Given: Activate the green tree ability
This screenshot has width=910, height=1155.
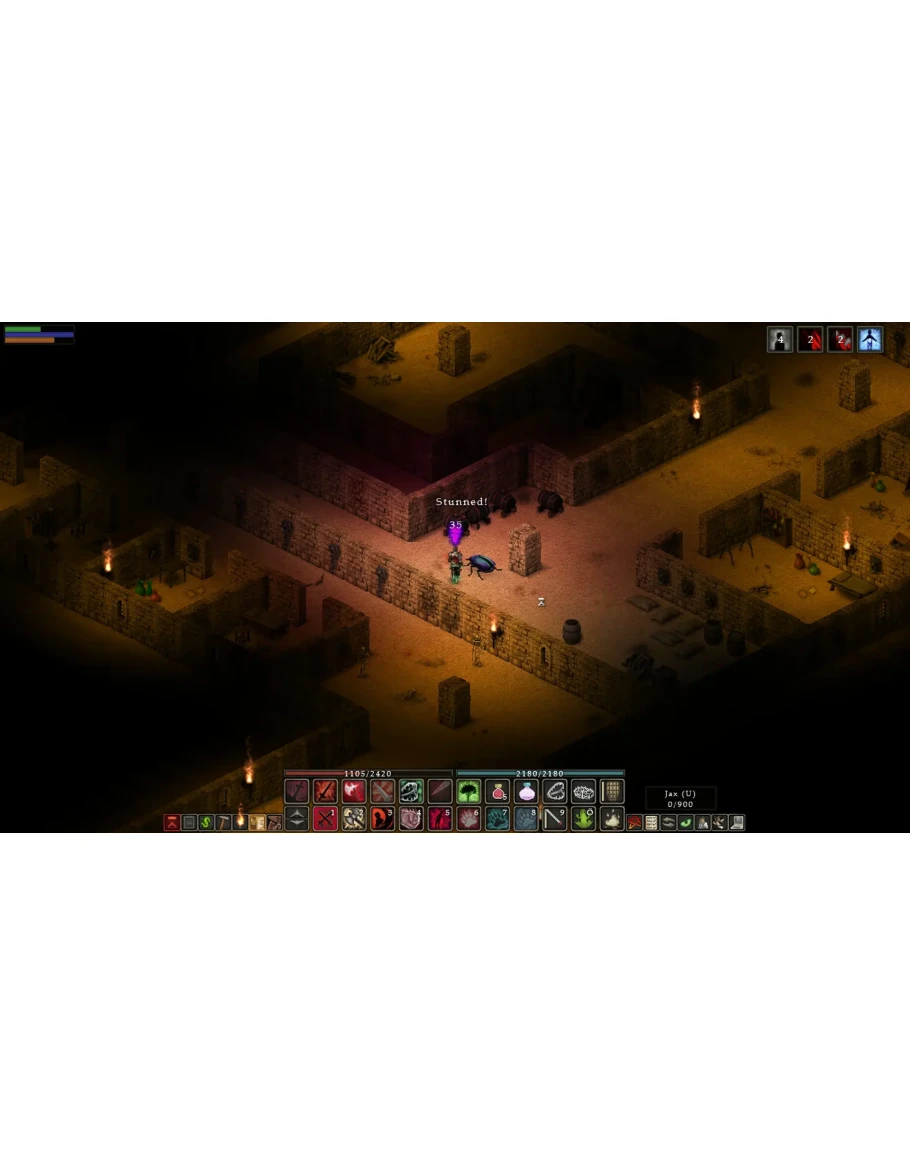Looking at the screenshot, I should [x=469, y=792].
